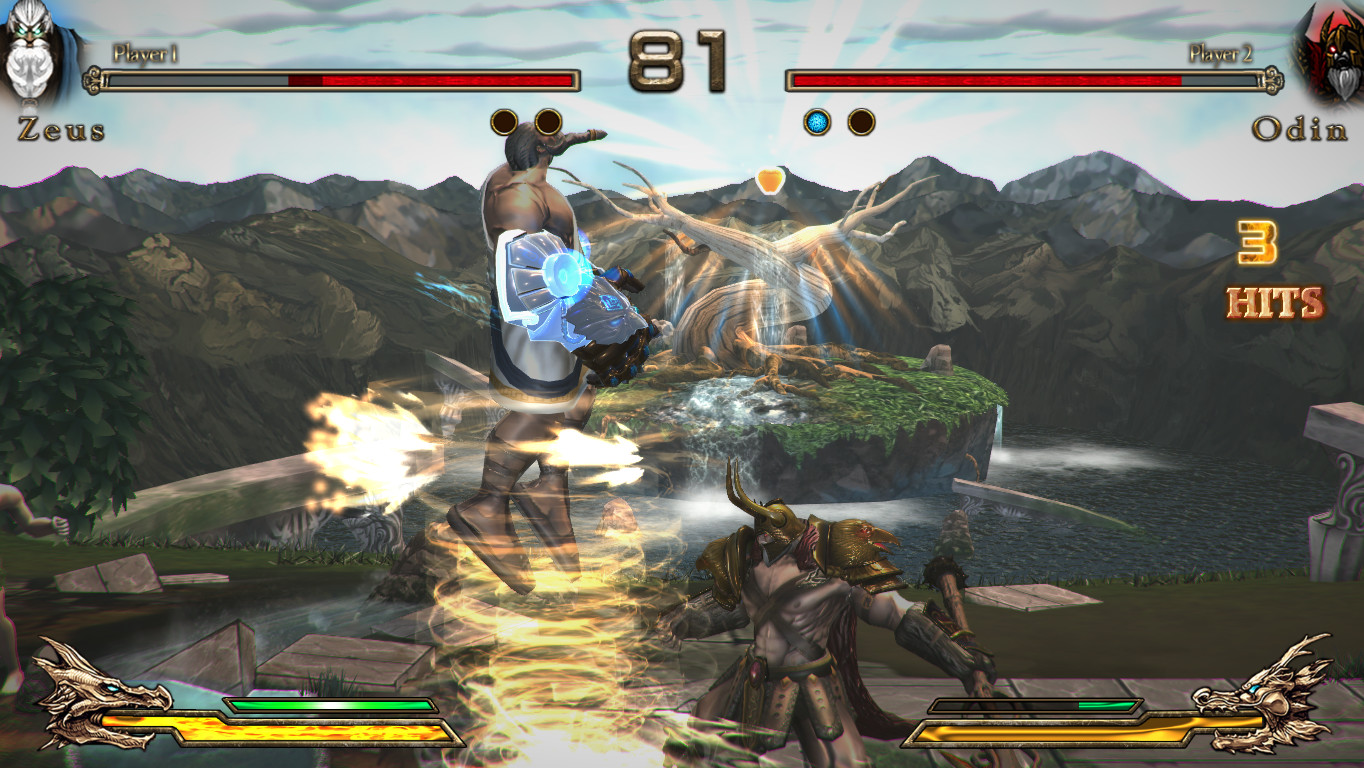Click the glowing blue round-win orb under Player 2

(x=817, y=120)
